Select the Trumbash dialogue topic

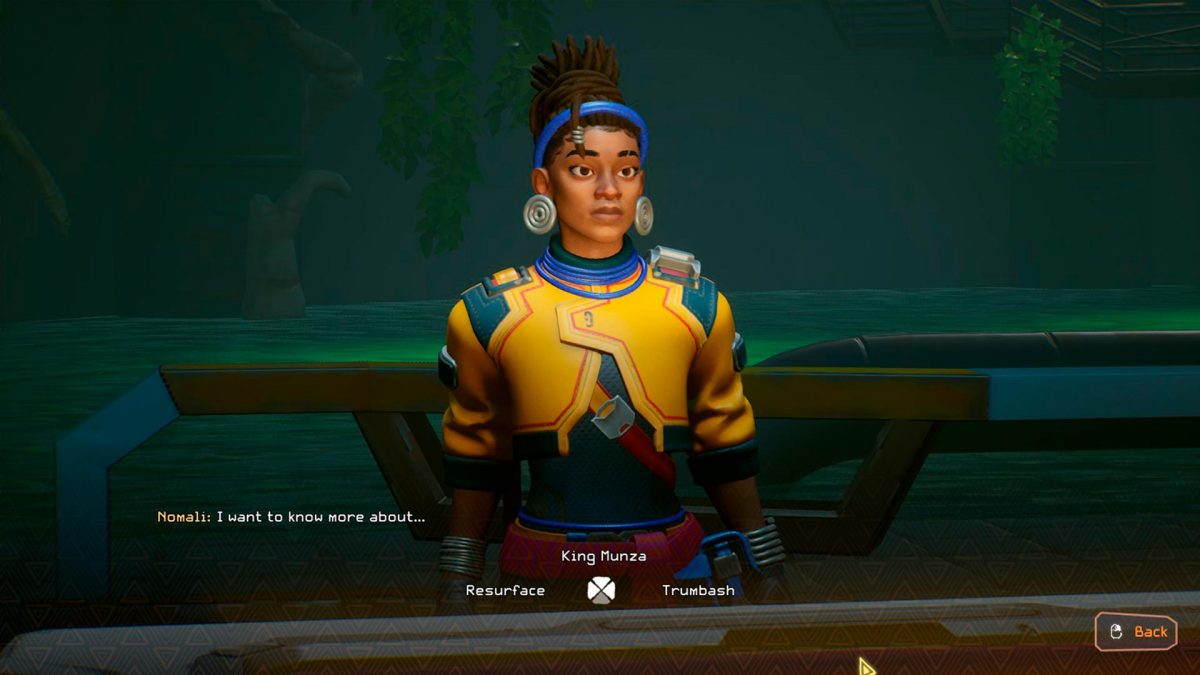click(x=698, y=591)
